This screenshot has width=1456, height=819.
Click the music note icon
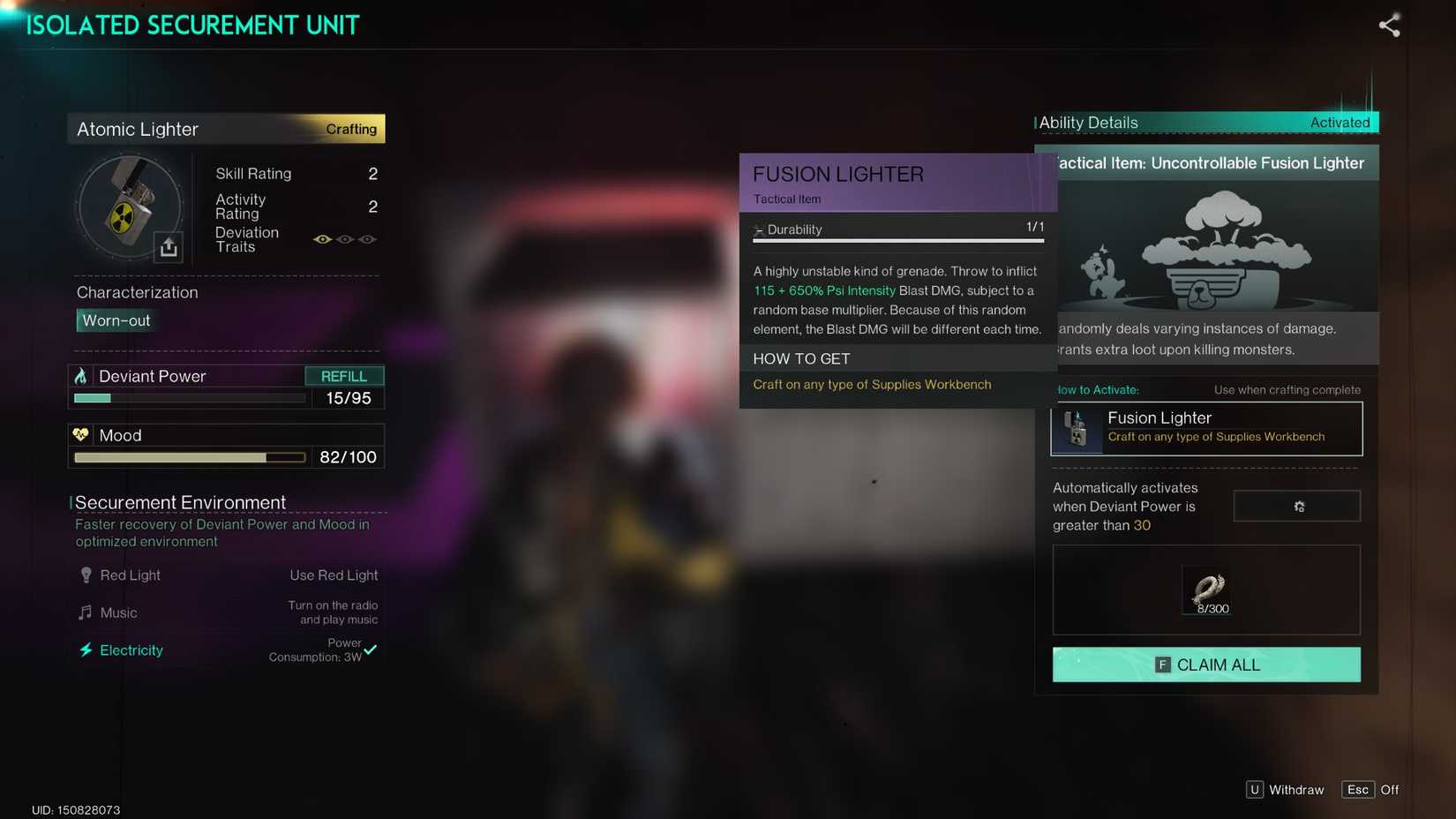(85, 612)
